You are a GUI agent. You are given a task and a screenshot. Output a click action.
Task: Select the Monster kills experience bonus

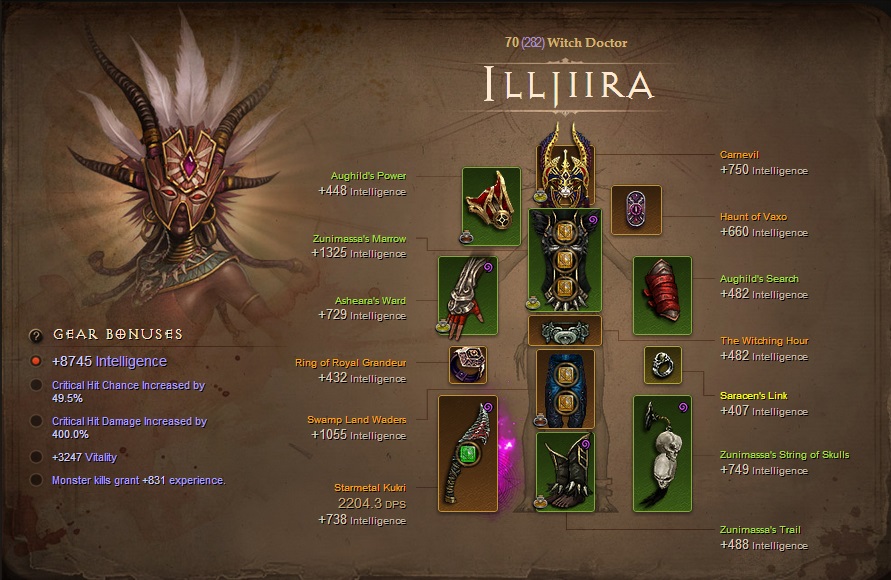tap(36, 480)
